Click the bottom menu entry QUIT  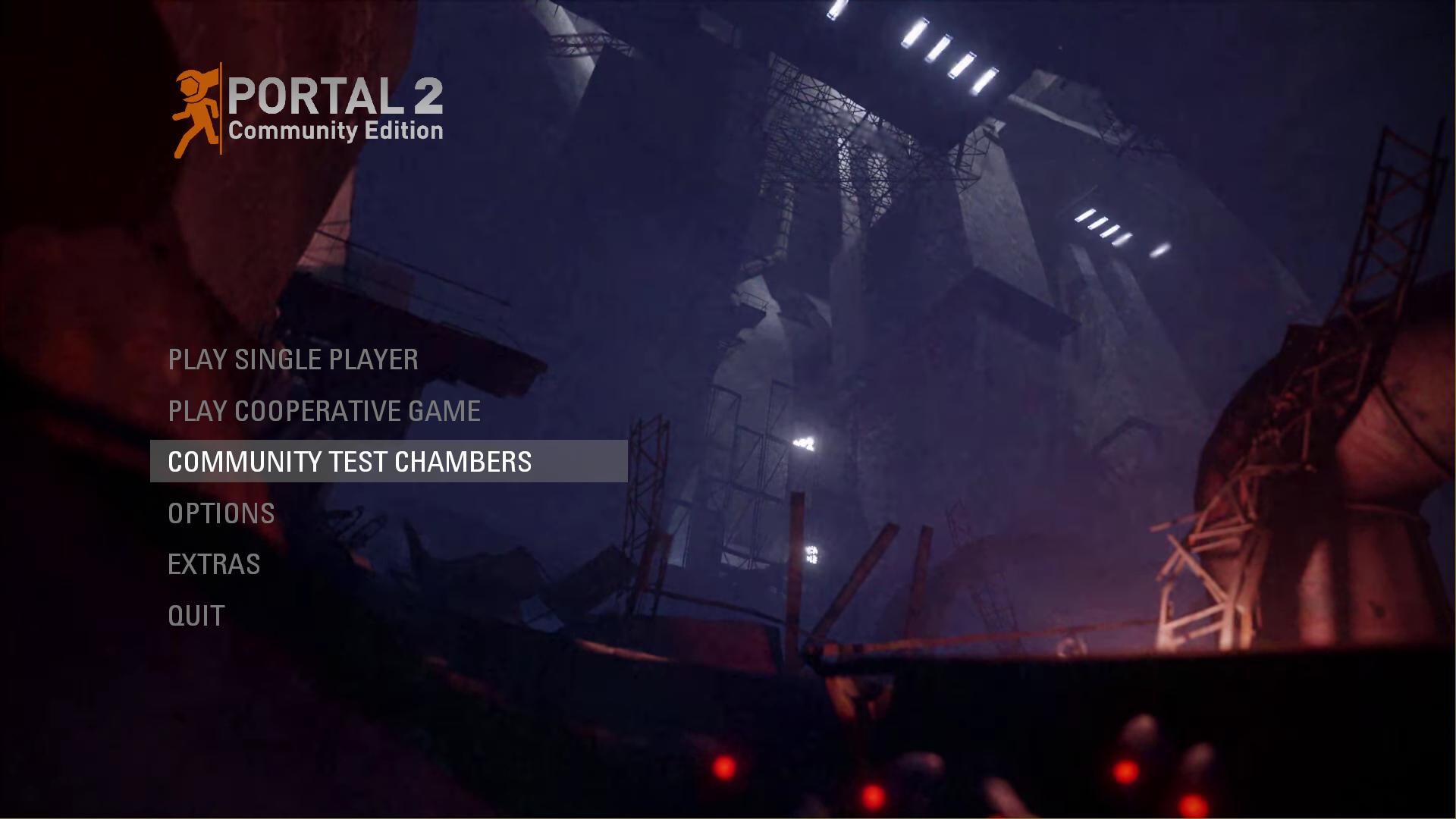196,616
